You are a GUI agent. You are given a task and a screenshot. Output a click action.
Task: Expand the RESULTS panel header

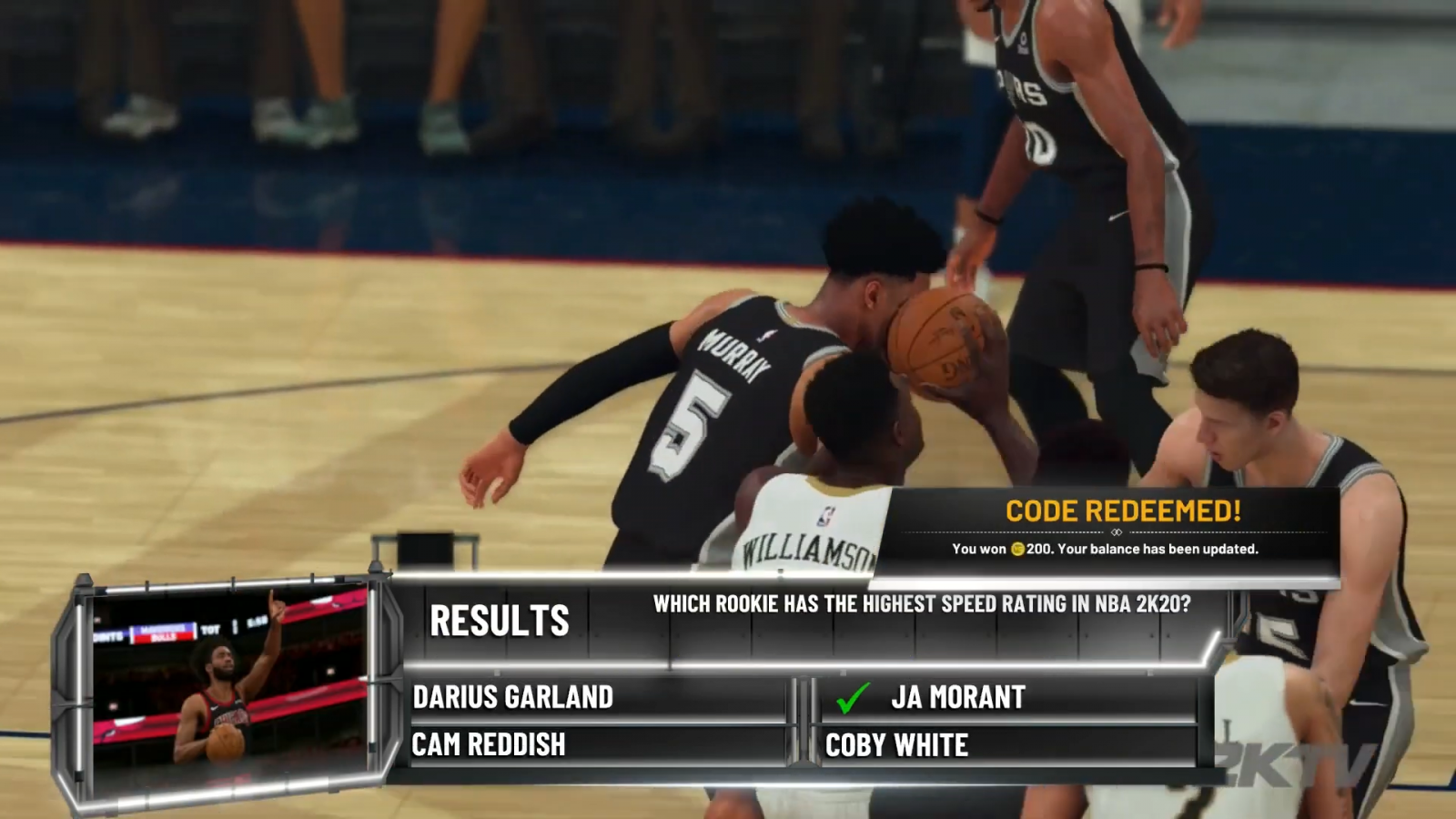coord(500,623)
